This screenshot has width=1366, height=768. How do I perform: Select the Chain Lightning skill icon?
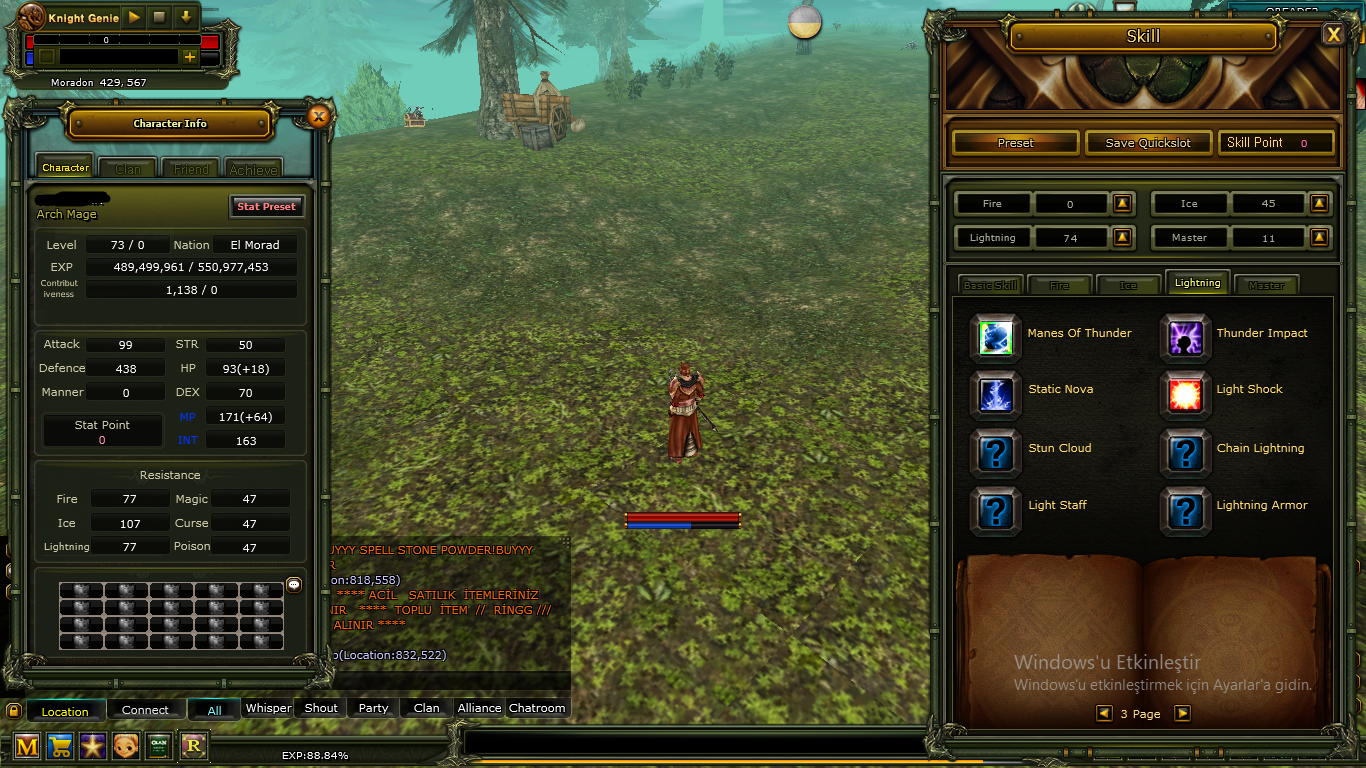click(x=1185, y=452)
